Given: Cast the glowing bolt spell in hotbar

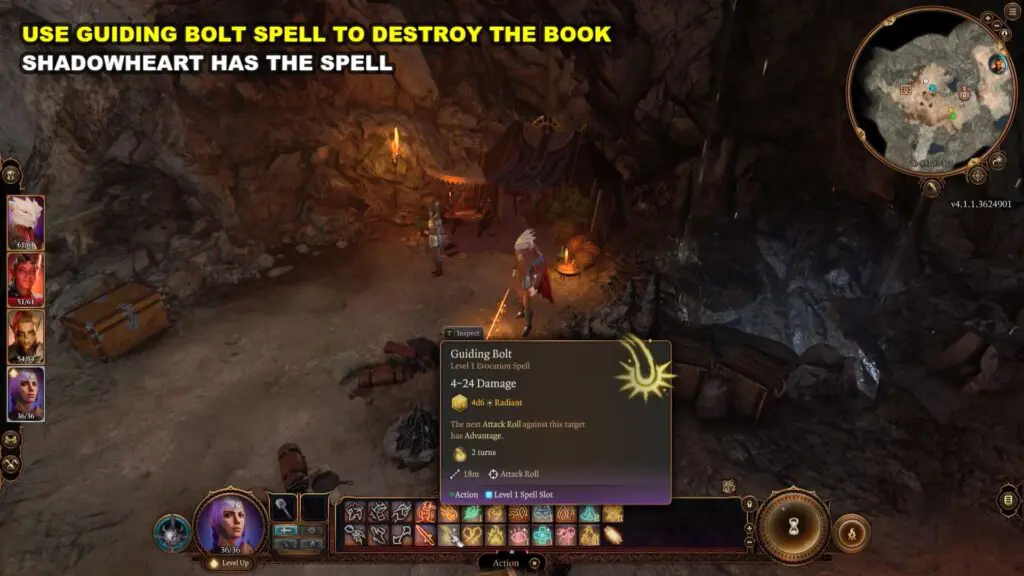Looking at the screenshot, I should point(613,535).
